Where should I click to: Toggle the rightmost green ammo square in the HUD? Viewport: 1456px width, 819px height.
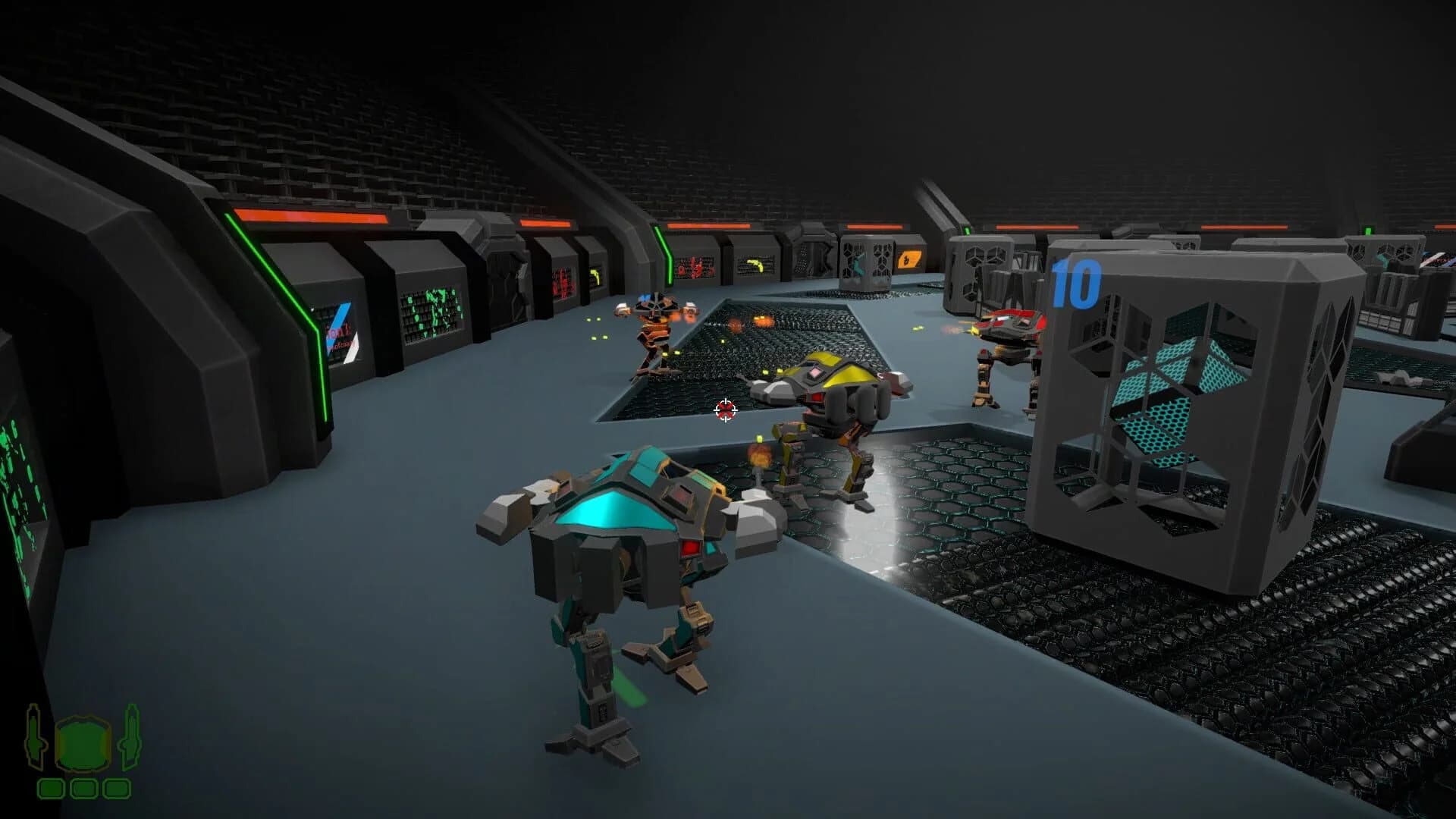116,789
